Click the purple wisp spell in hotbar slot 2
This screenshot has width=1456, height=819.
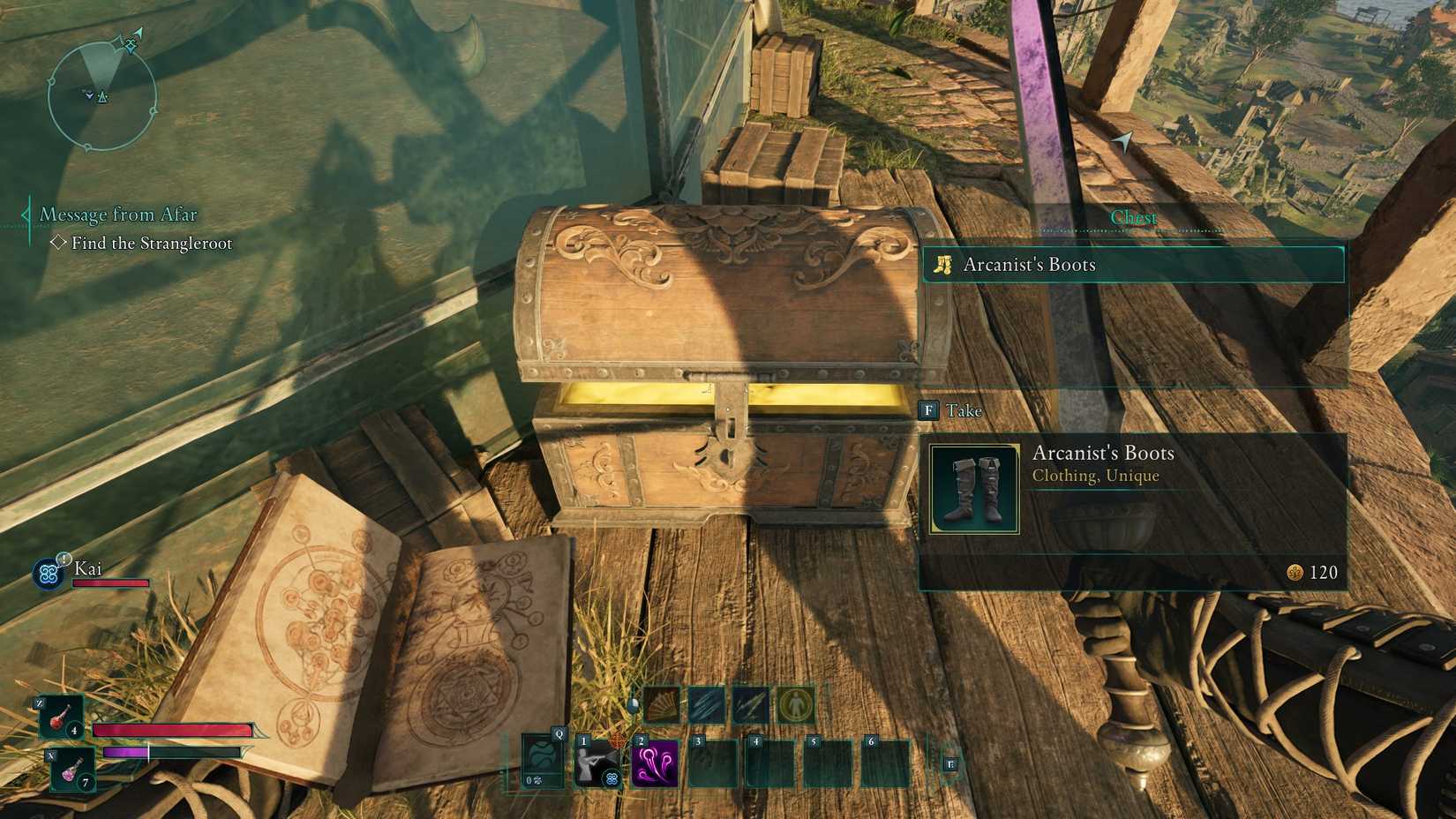(x=655, y=764)
